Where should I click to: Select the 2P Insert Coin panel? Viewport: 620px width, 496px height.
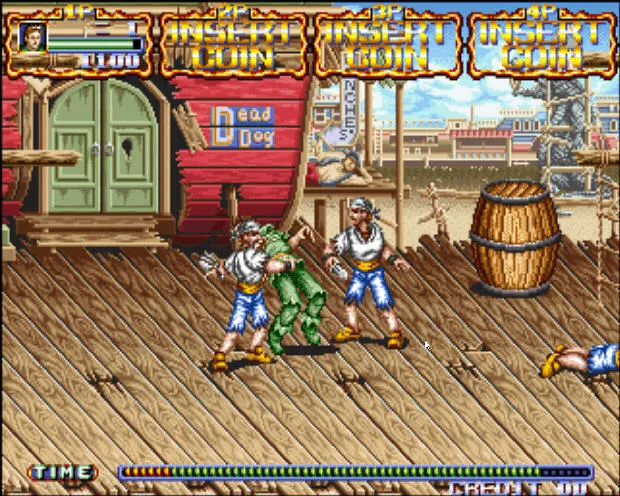pyautogui.click(x=232, y=44)
